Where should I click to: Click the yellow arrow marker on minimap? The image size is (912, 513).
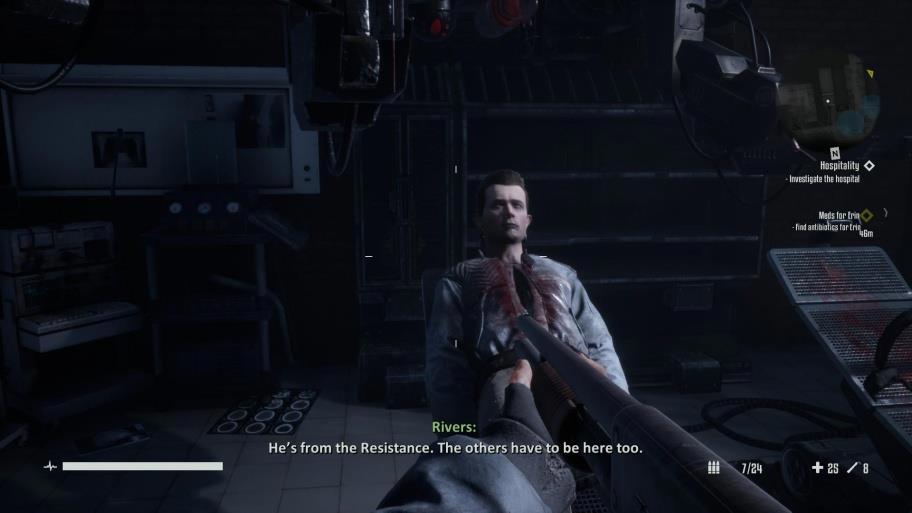click(870, 75)
